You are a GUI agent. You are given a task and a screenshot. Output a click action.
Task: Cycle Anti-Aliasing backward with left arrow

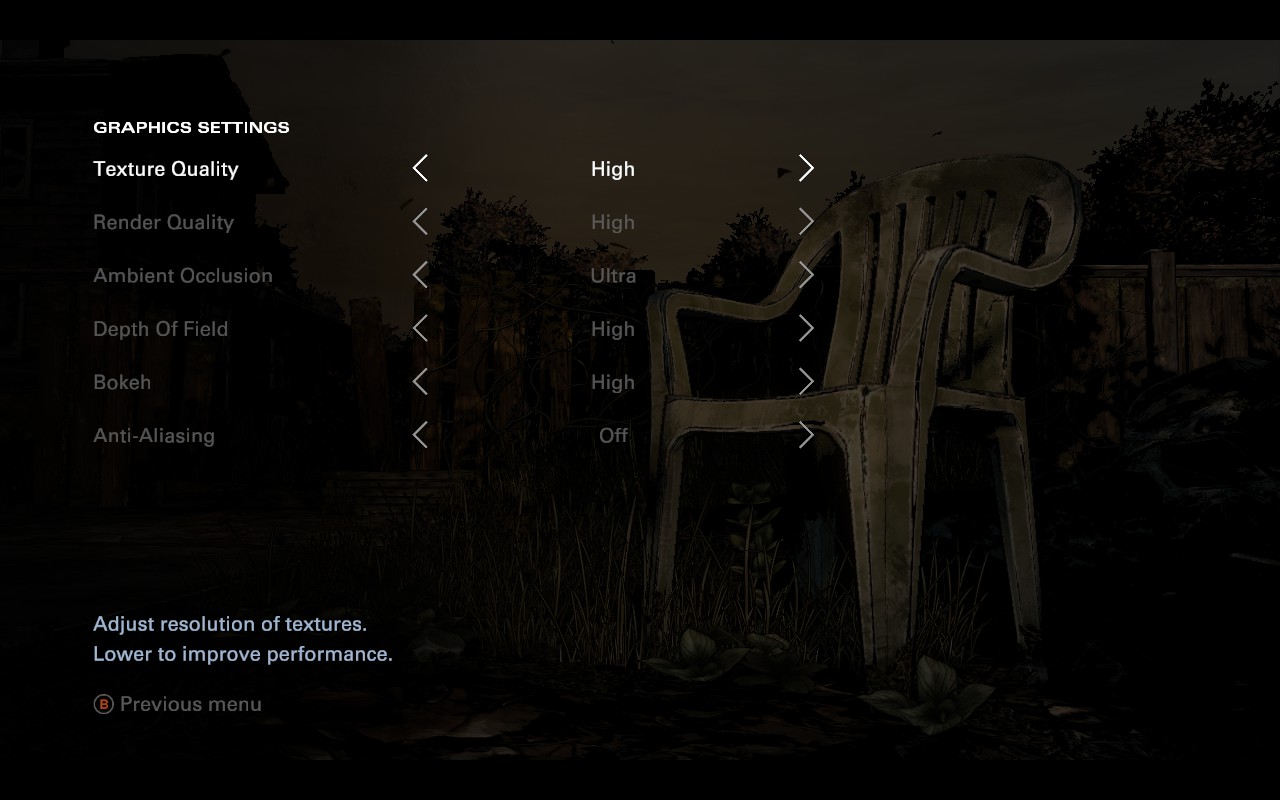coord(420,435)
